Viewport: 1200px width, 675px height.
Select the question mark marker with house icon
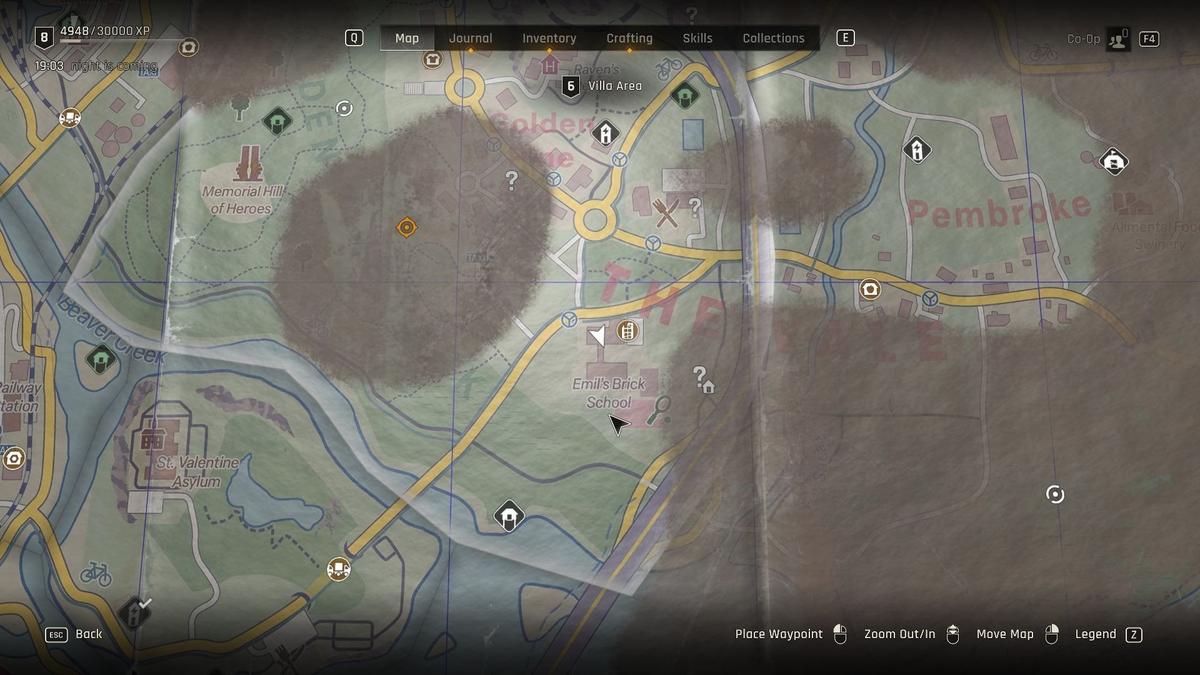(x=703, y=378)
